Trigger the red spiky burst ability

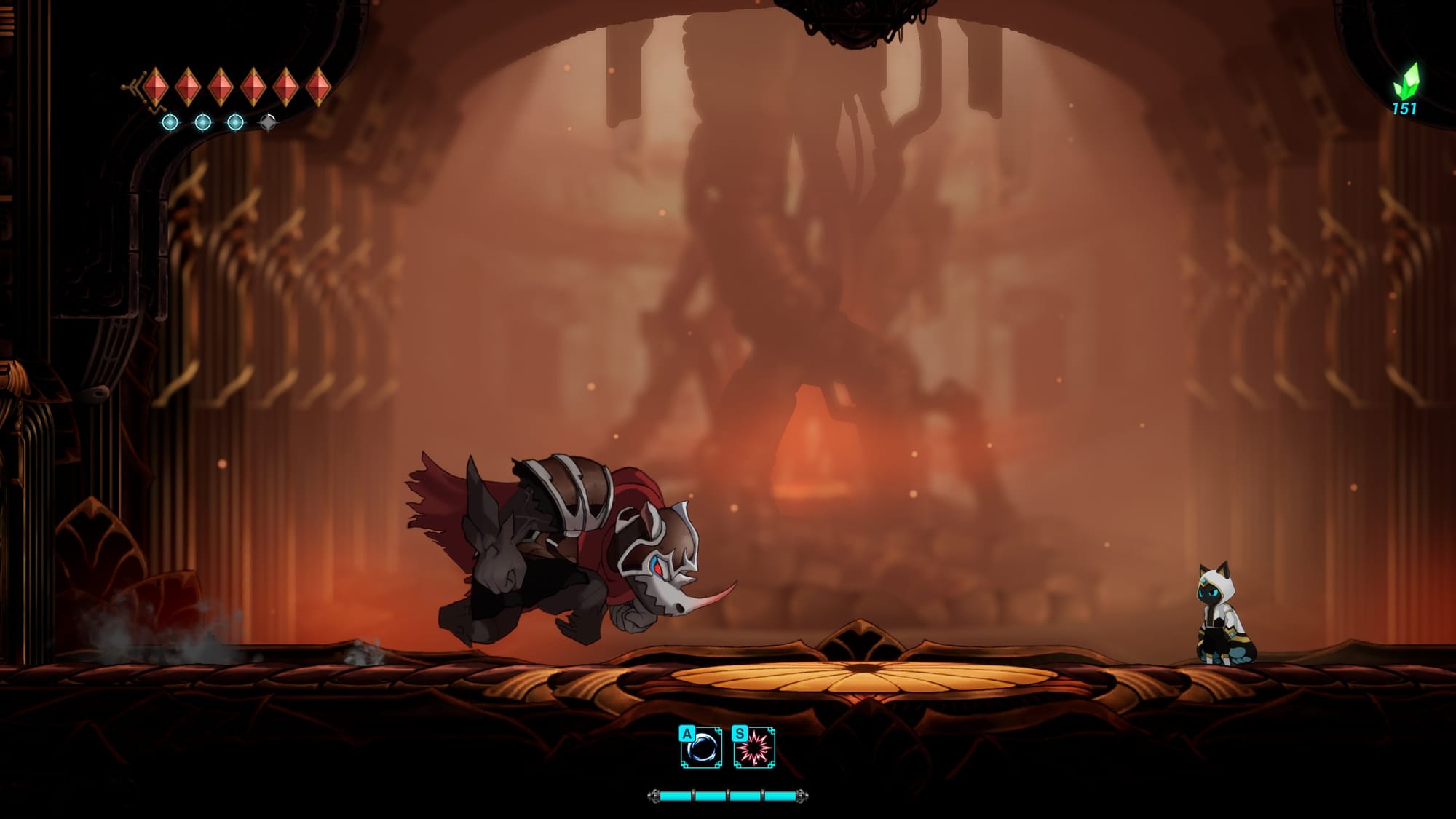click(x=754, y=748)
